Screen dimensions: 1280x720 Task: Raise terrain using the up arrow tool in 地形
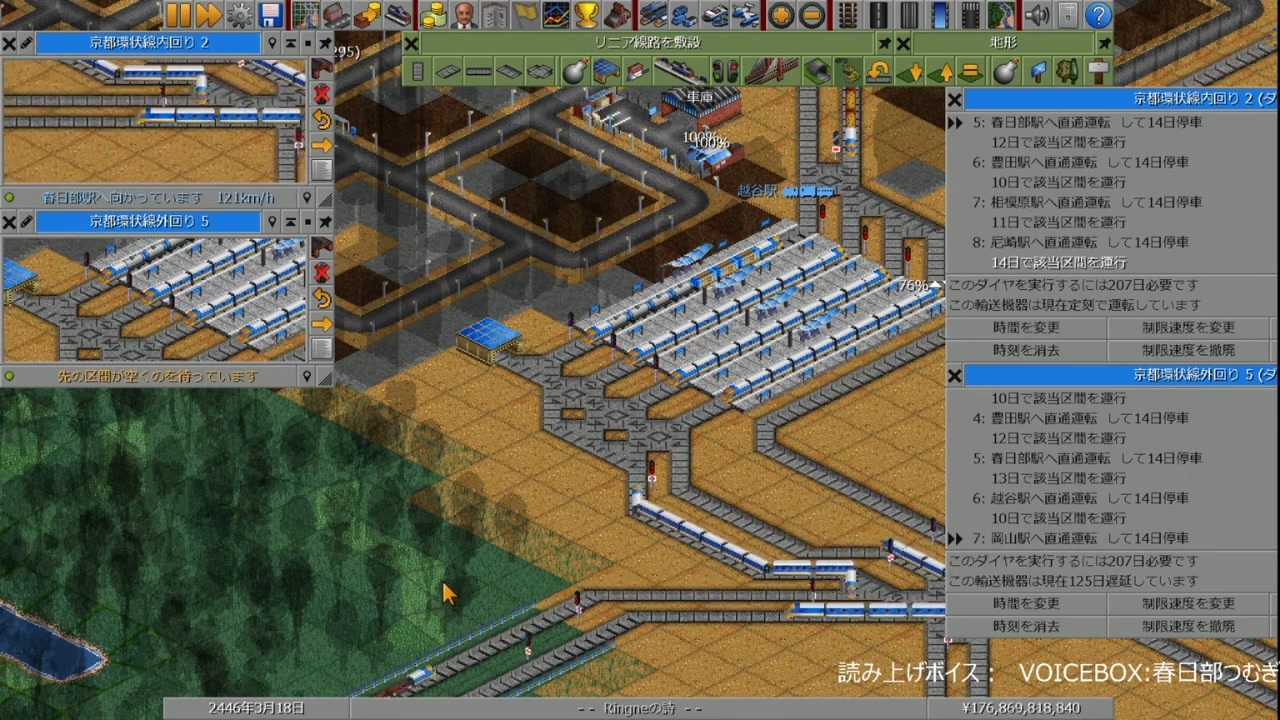(x=939, y=70)
